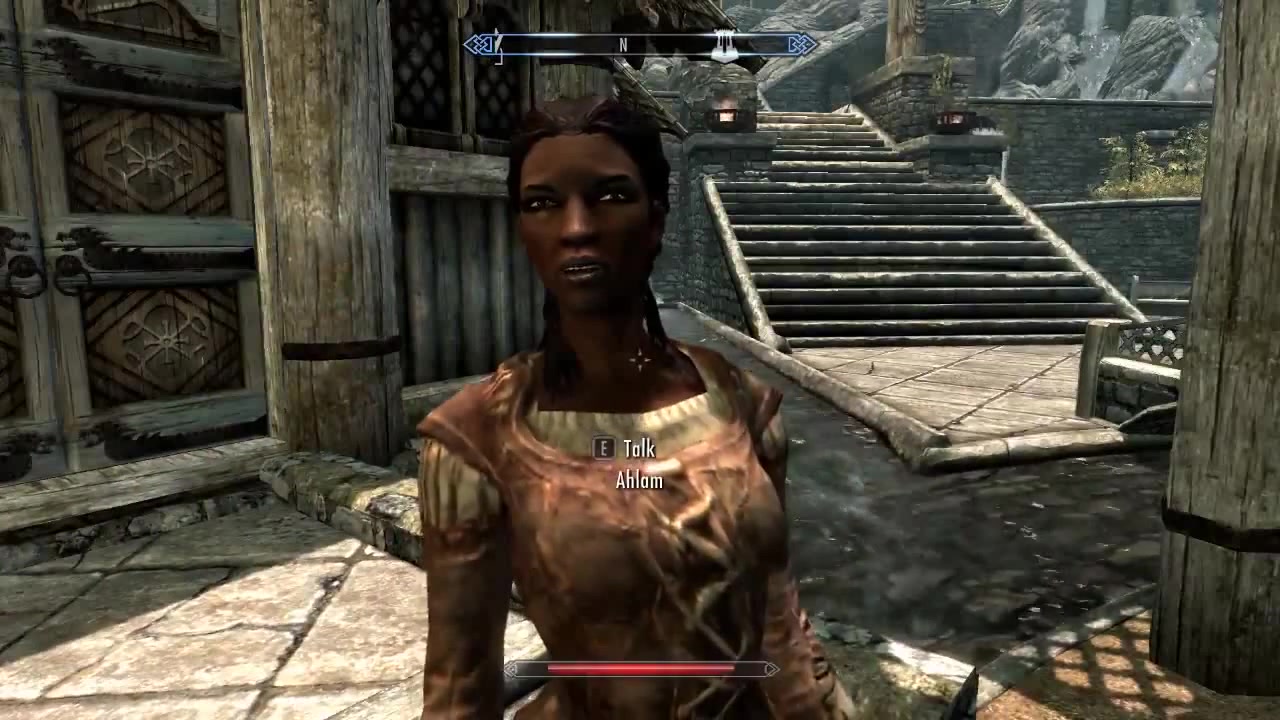
Task: Click the small quest marker left of north
Action: (496, 45)
